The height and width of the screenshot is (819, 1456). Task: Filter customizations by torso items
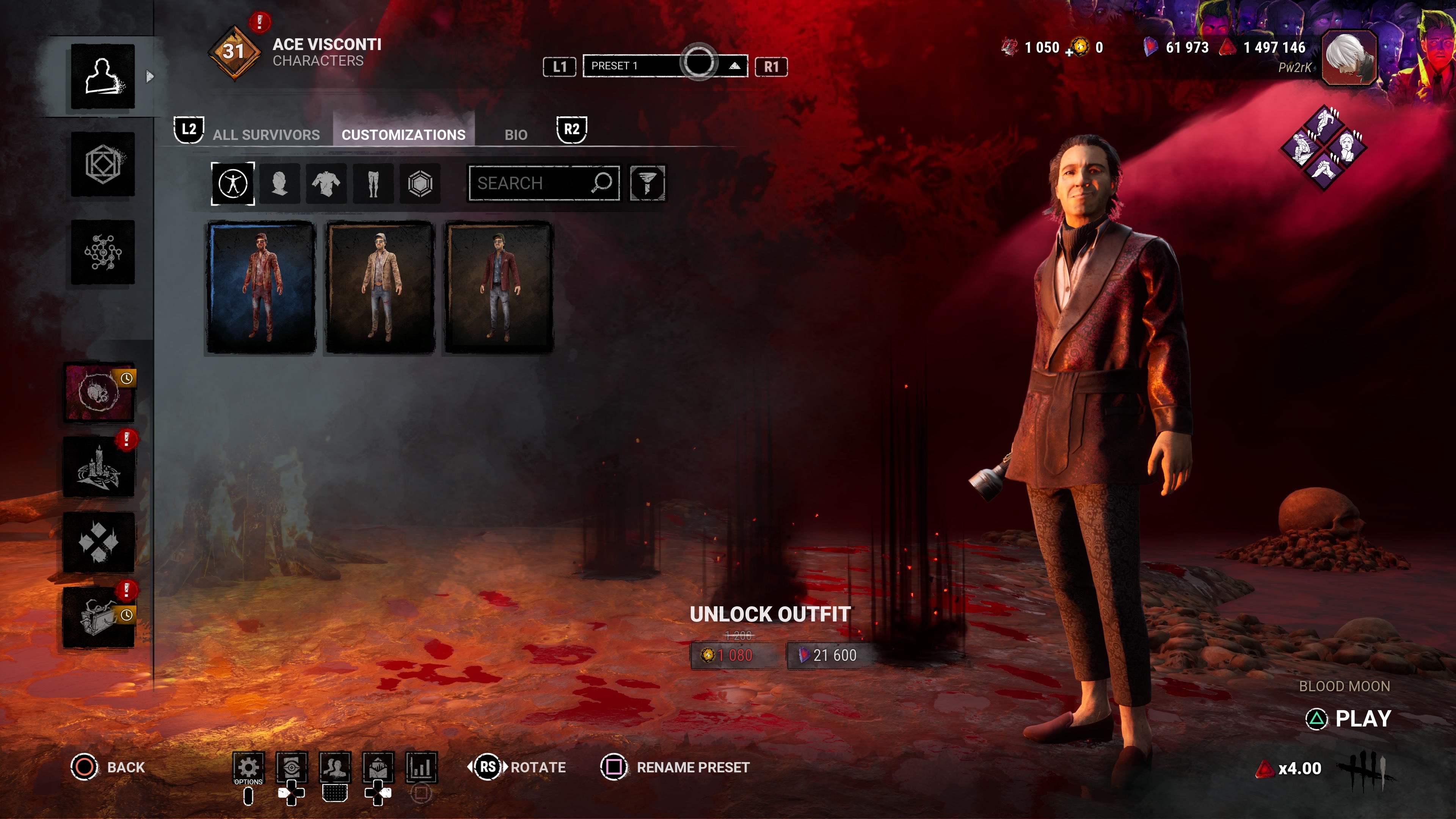coord(326,183)
